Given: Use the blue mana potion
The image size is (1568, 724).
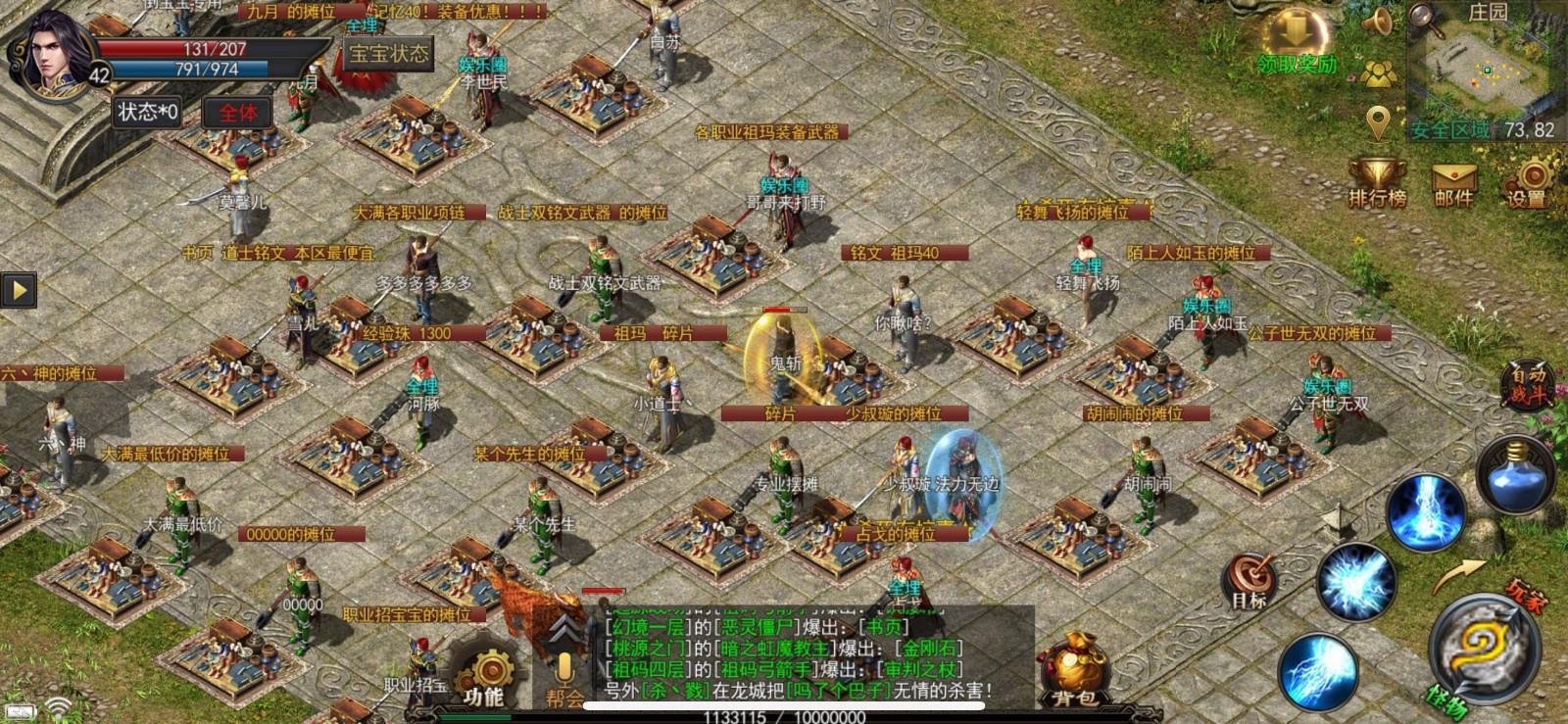Looking at the screenshot, I should pyautogui.click(x=1515, y=475).
